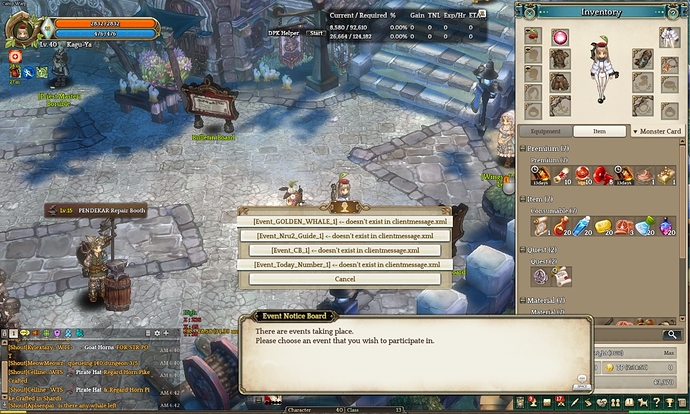Cancel the event selection dialog
Viewport: 690px width, 414px height.
pos(345,279)
